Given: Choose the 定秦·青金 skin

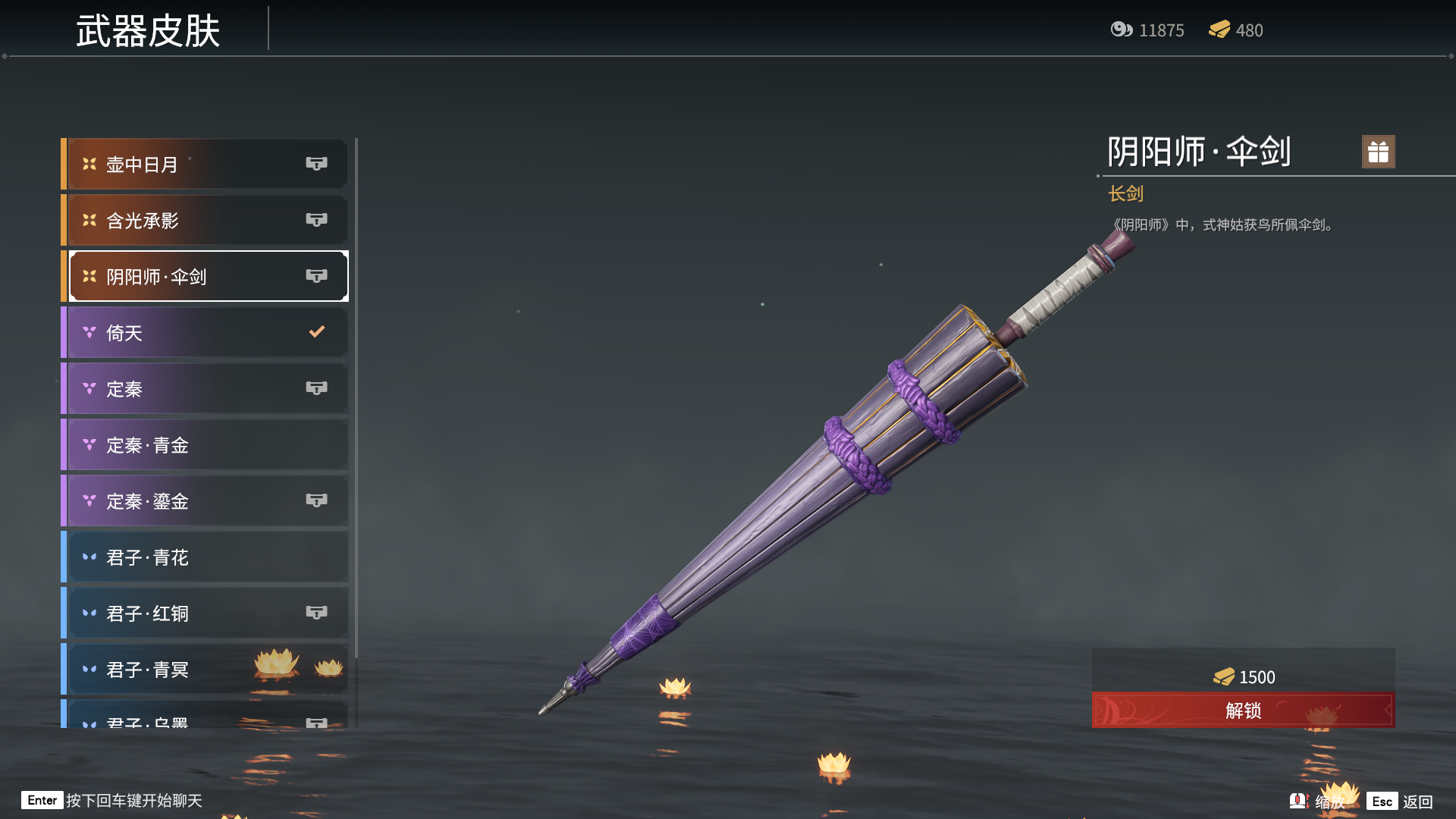Looking at the screenshot, I should click(206, 444).
